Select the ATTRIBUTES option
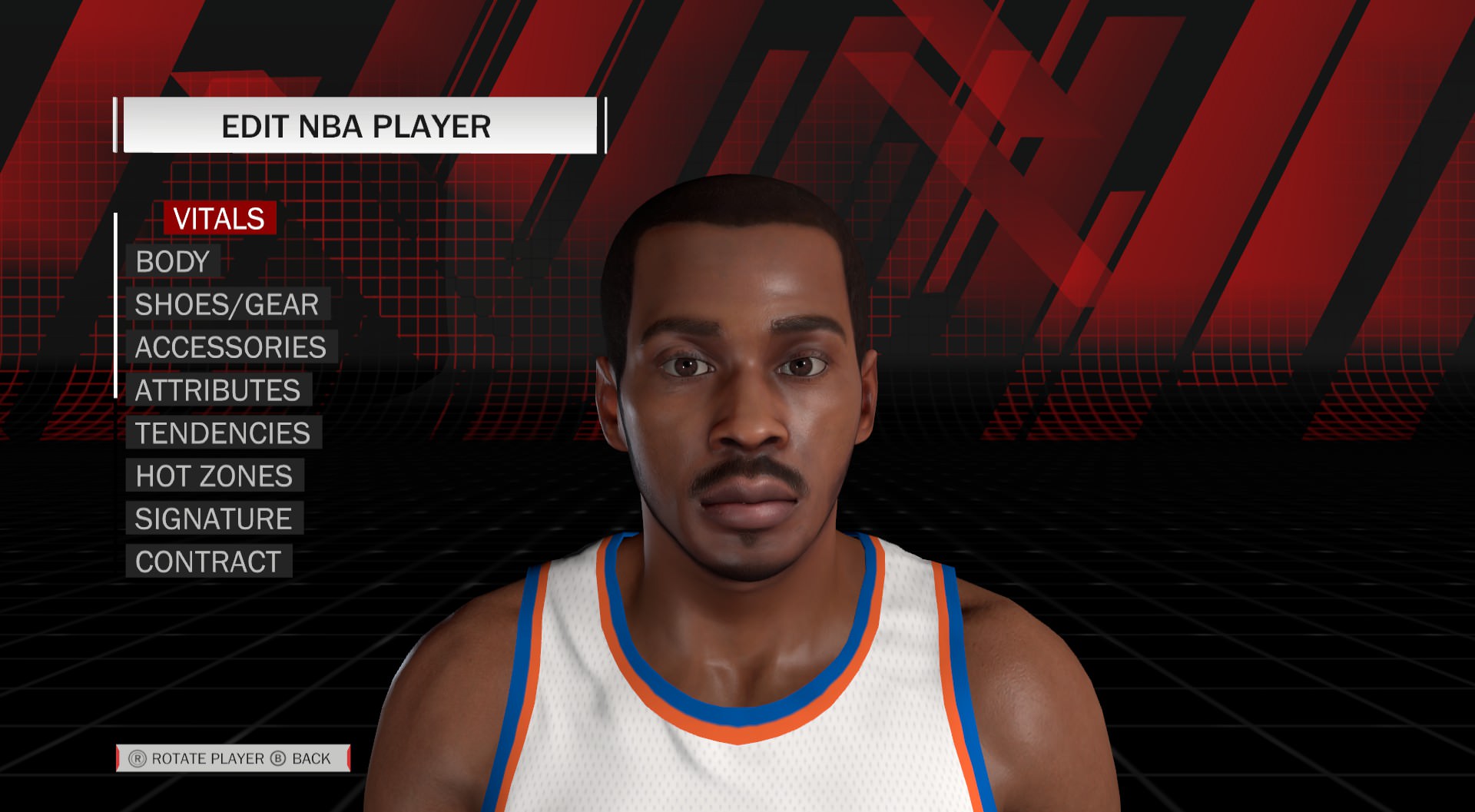Viewport: 1475px width, 812px height. pyautogui.click(x=217, y=390)
